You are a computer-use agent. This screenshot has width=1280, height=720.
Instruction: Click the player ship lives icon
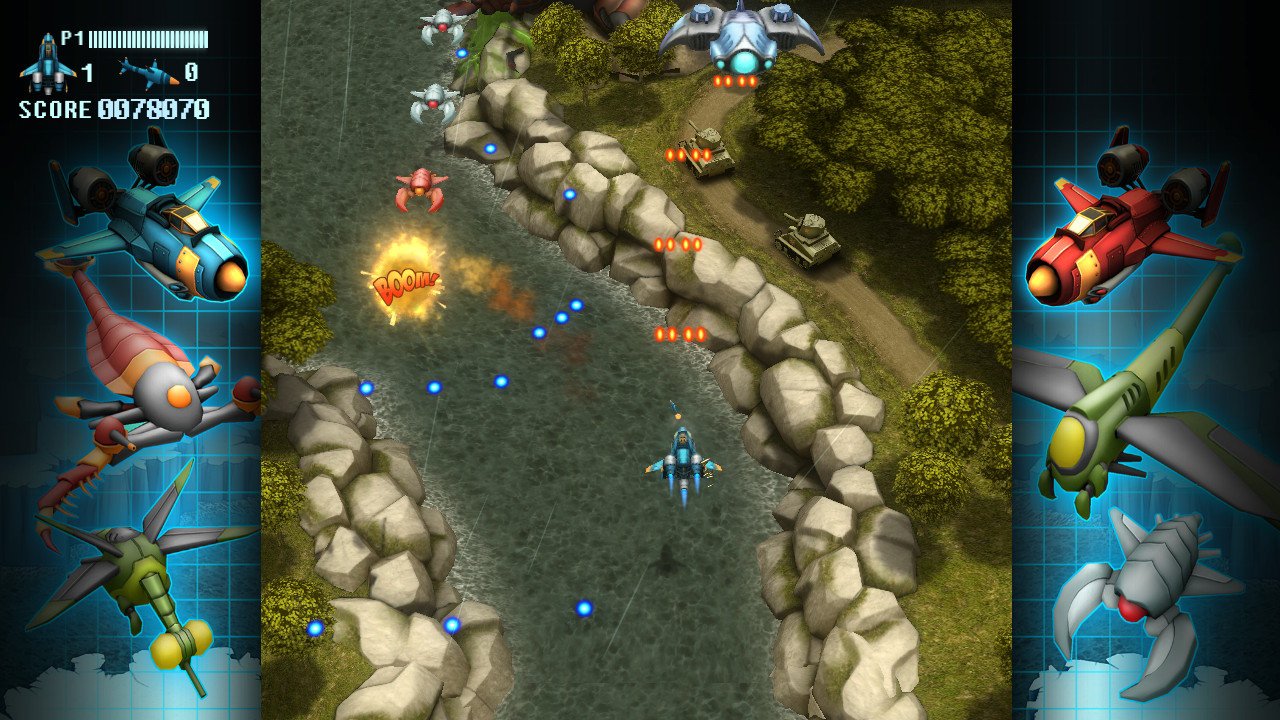tap(47, 65)
